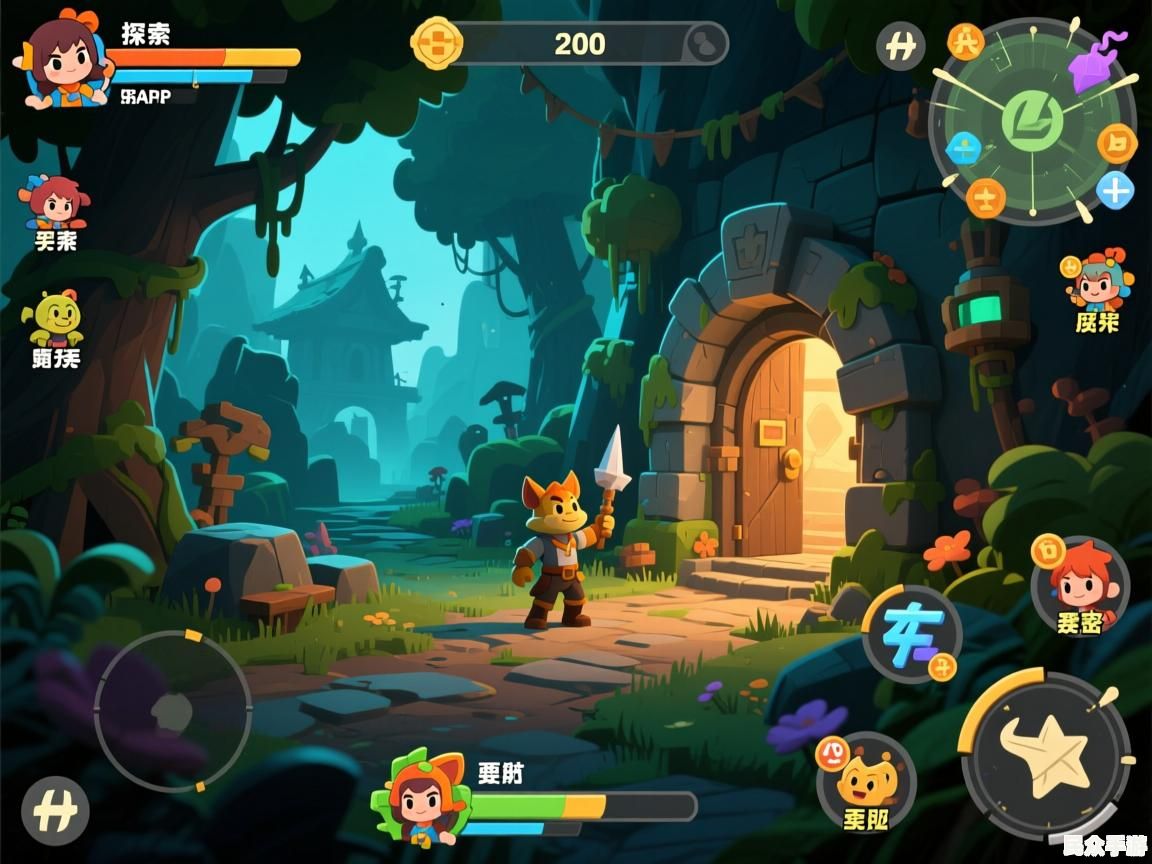
Task: Tap the blue hexagon marker on the minimap
Action: pyautogui.click(x=962, y=149)
